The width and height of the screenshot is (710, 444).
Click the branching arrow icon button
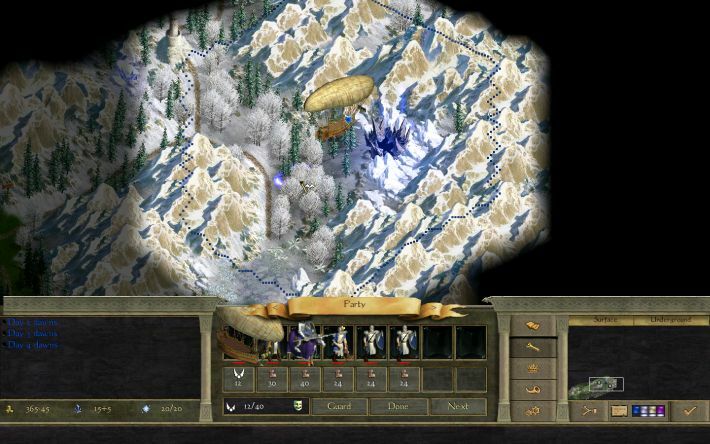point(589,410)
